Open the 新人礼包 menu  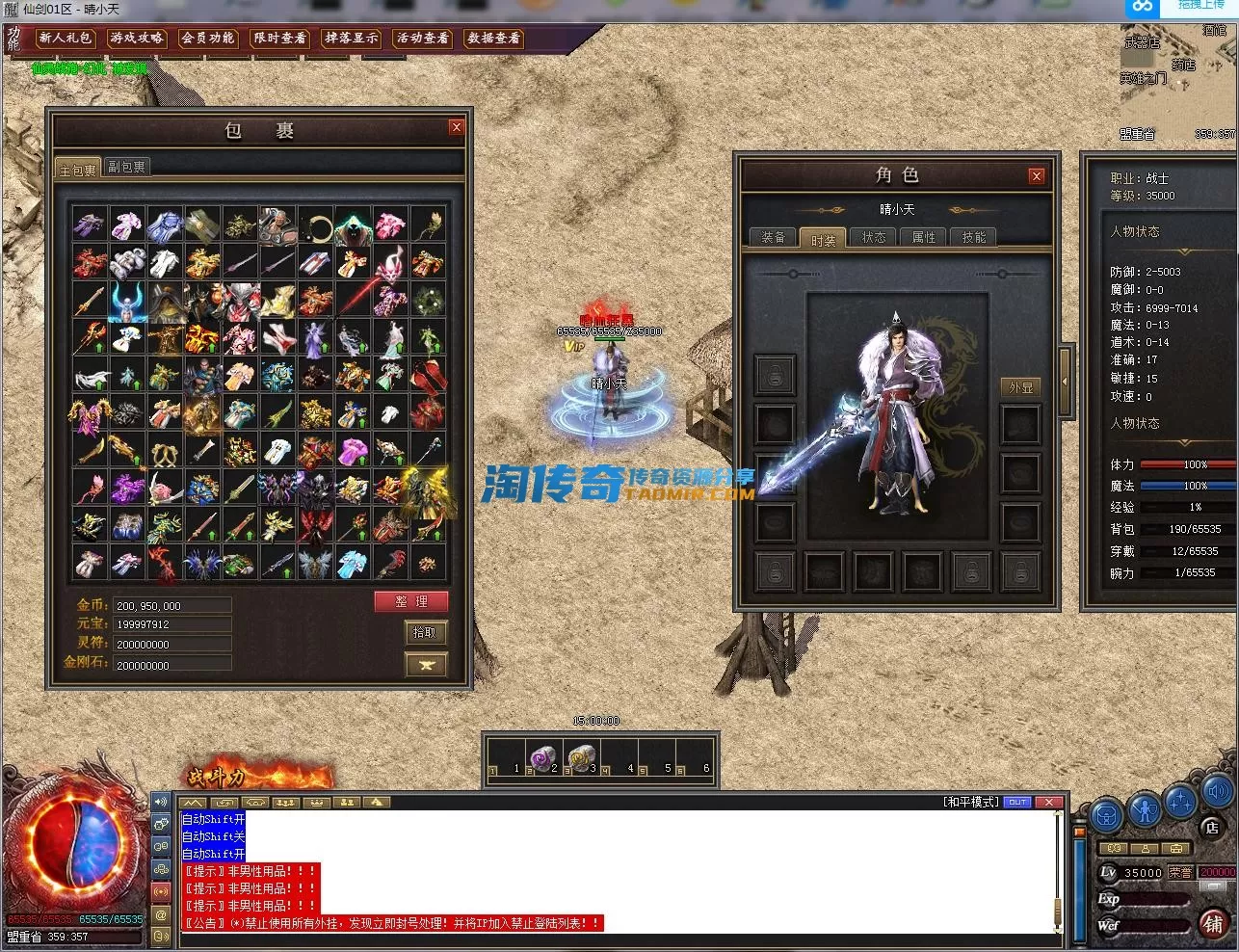(x=66, y=39)
